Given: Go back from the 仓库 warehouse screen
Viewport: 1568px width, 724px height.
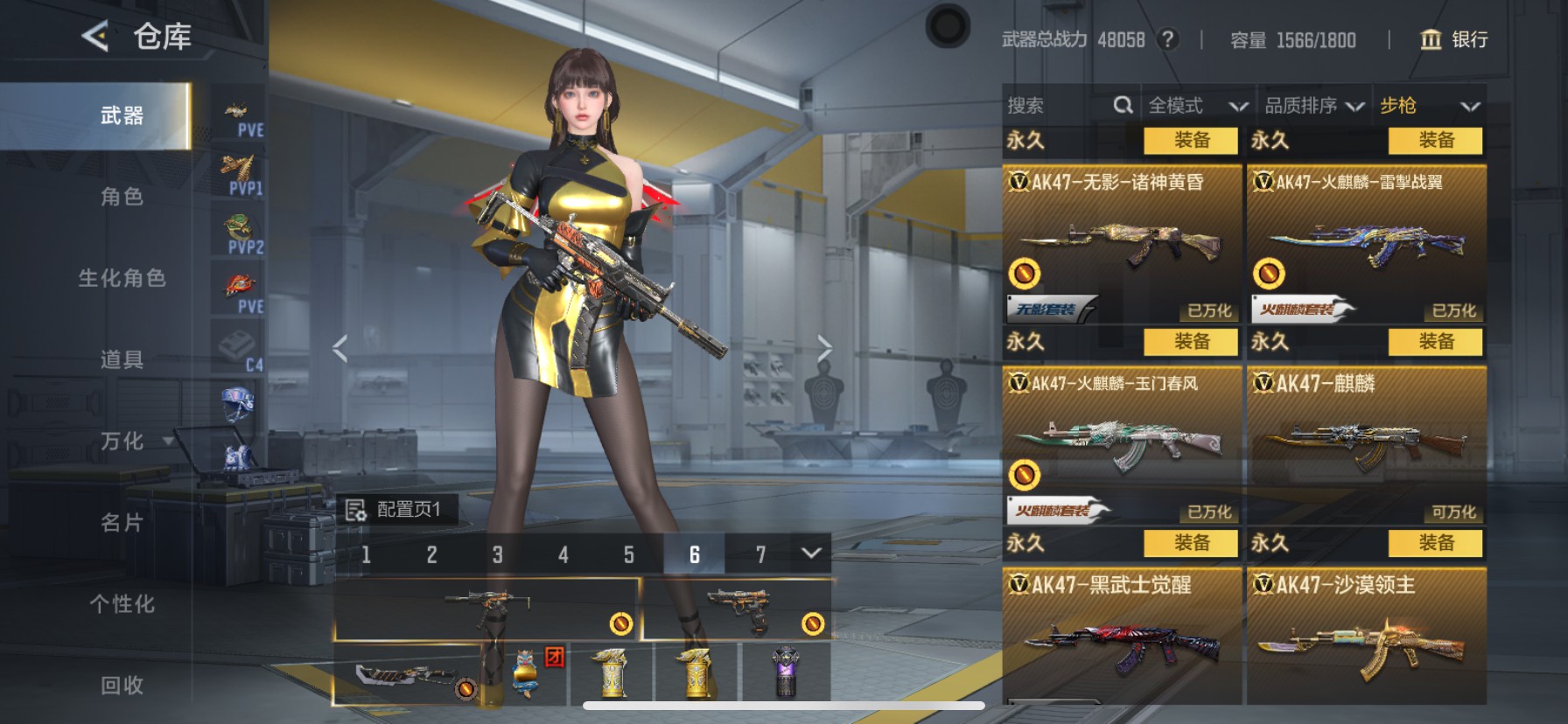Looking at the screenshot, I should [x=94, y=37].
